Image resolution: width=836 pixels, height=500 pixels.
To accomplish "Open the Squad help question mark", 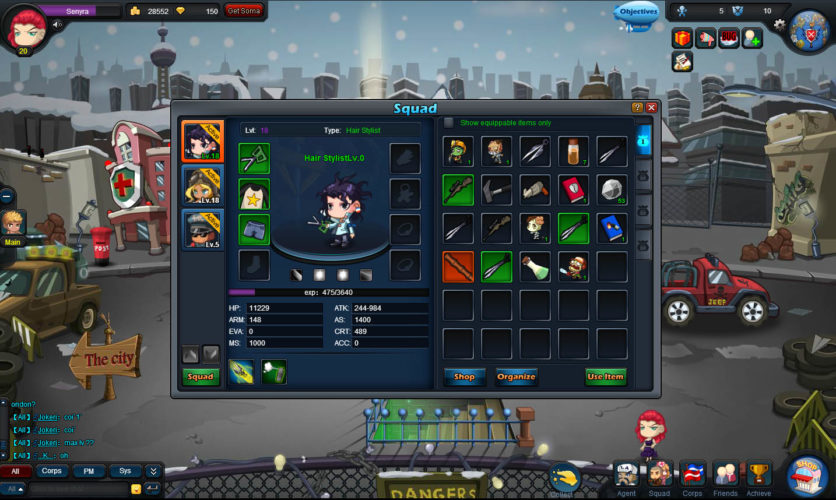I will (637, 107).
